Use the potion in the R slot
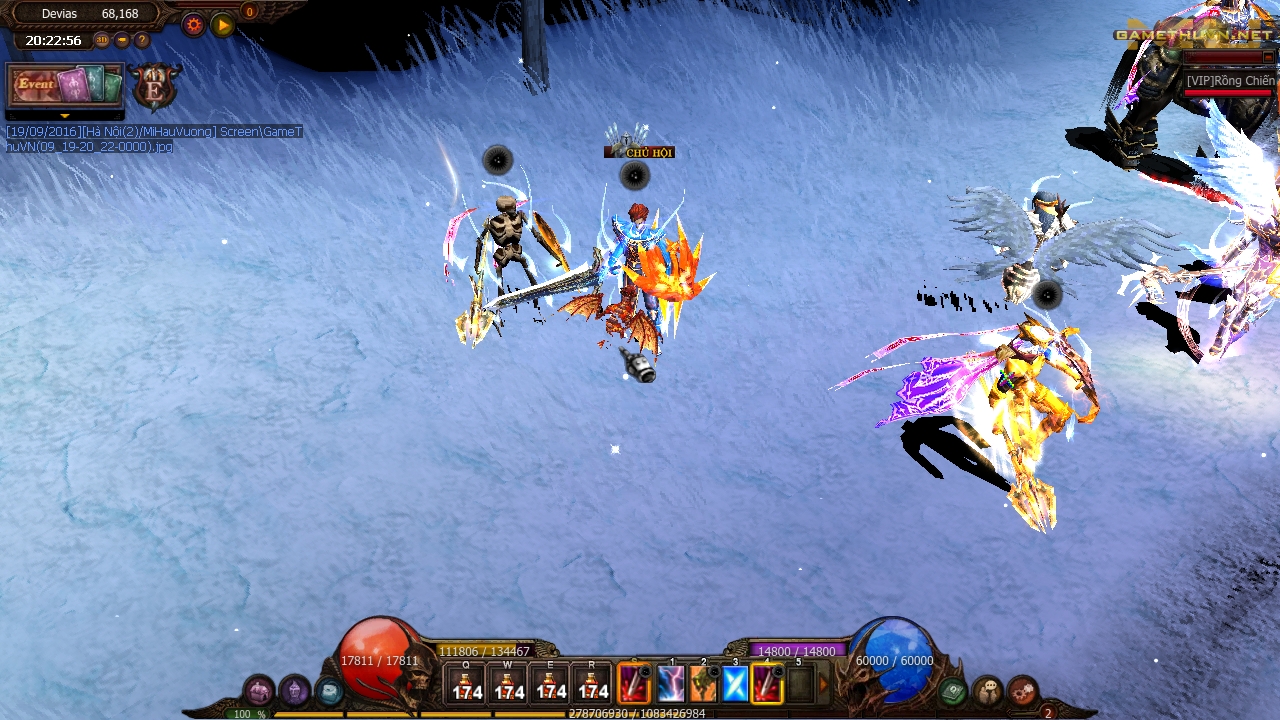The image size is (1280, 720). [592, 683]
